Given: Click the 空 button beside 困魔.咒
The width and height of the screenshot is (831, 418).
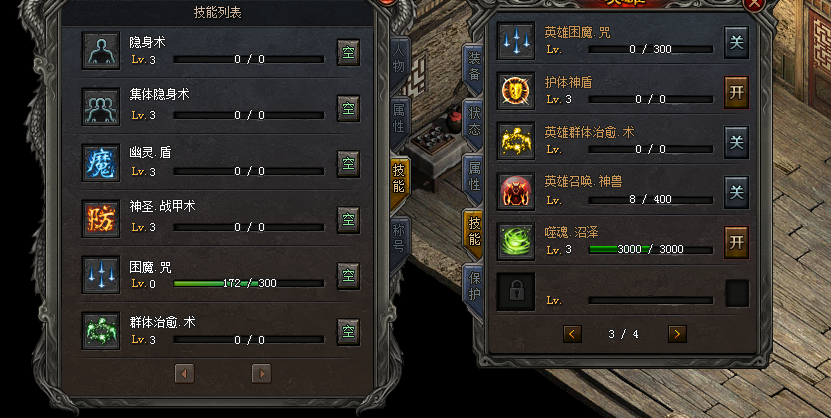Looking at the screenshot, I should pos(348,274).
